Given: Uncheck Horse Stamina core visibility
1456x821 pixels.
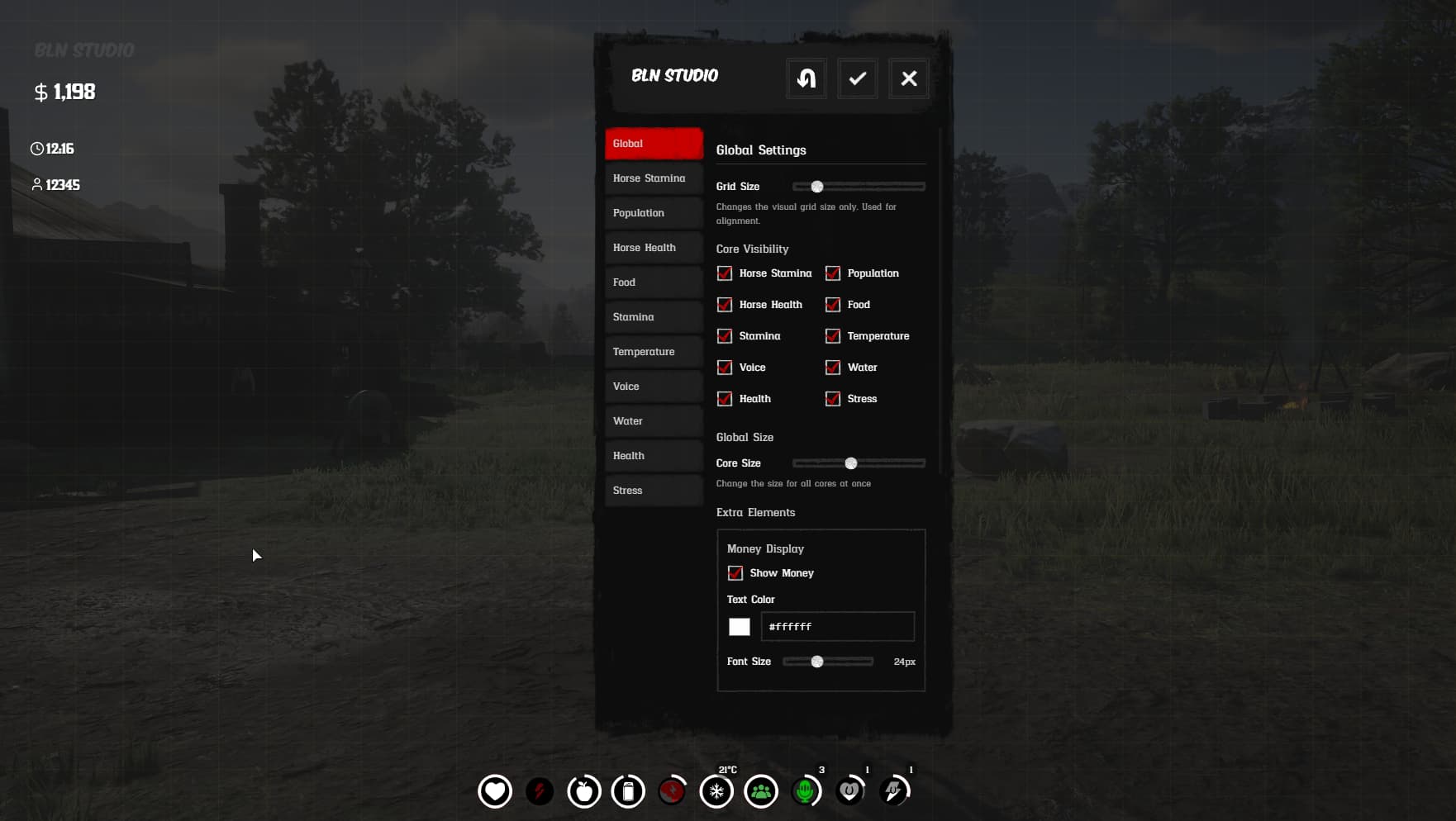Looking at the screenshot, I should 725,273.
